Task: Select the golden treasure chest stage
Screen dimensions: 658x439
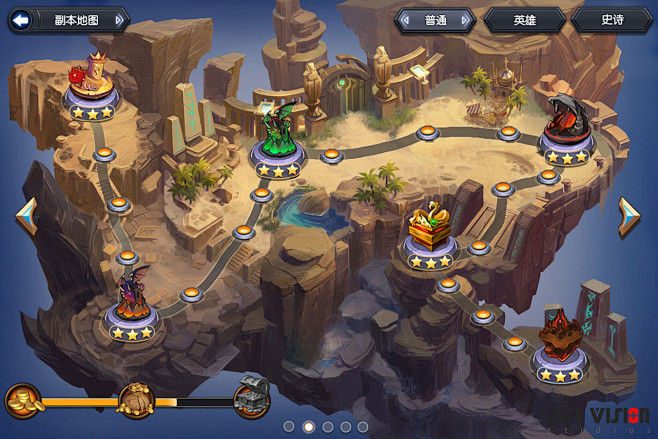Action: (x=430, y=228)
